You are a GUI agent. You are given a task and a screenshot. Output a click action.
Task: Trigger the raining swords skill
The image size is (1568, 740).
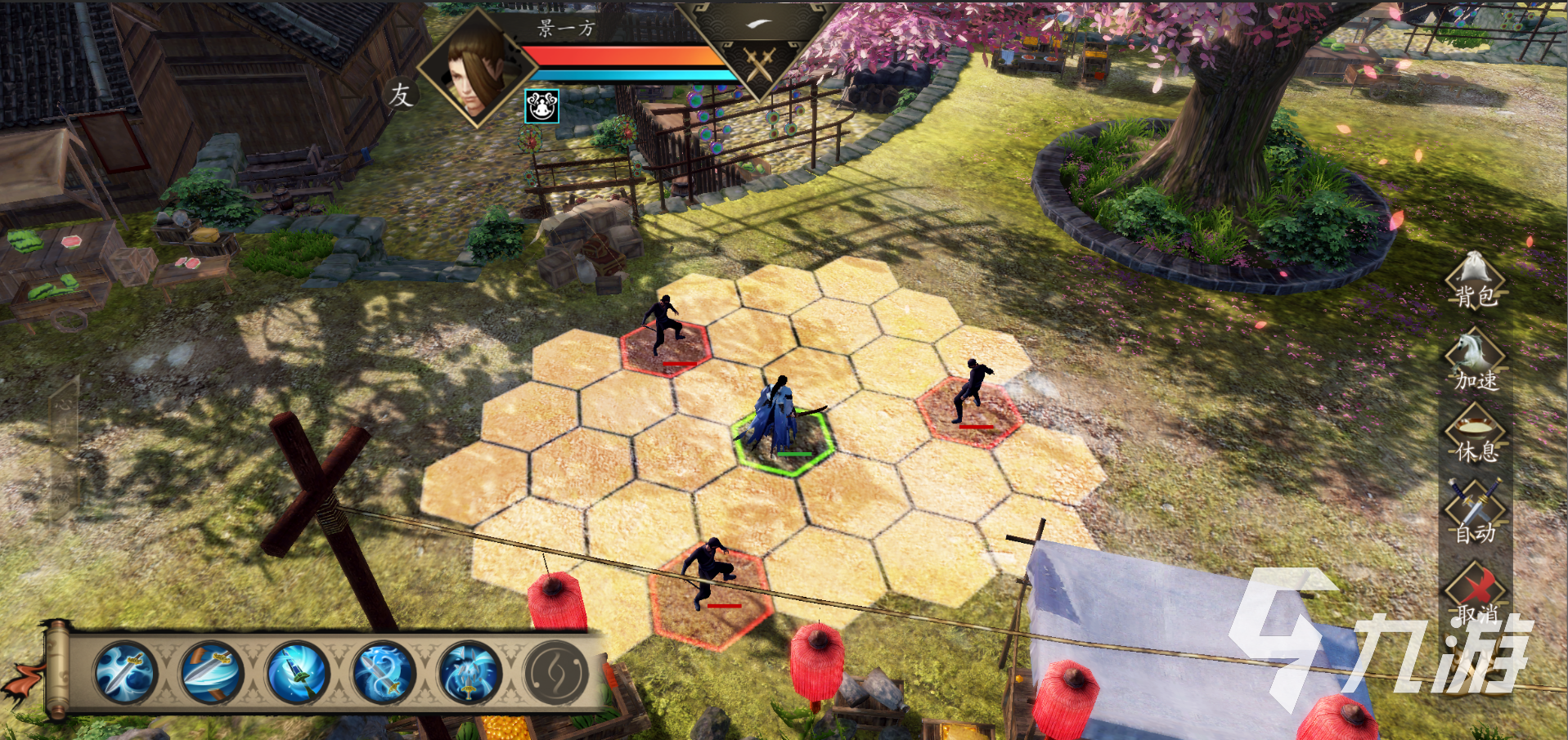pyautogui.click(x=469, y=673)
